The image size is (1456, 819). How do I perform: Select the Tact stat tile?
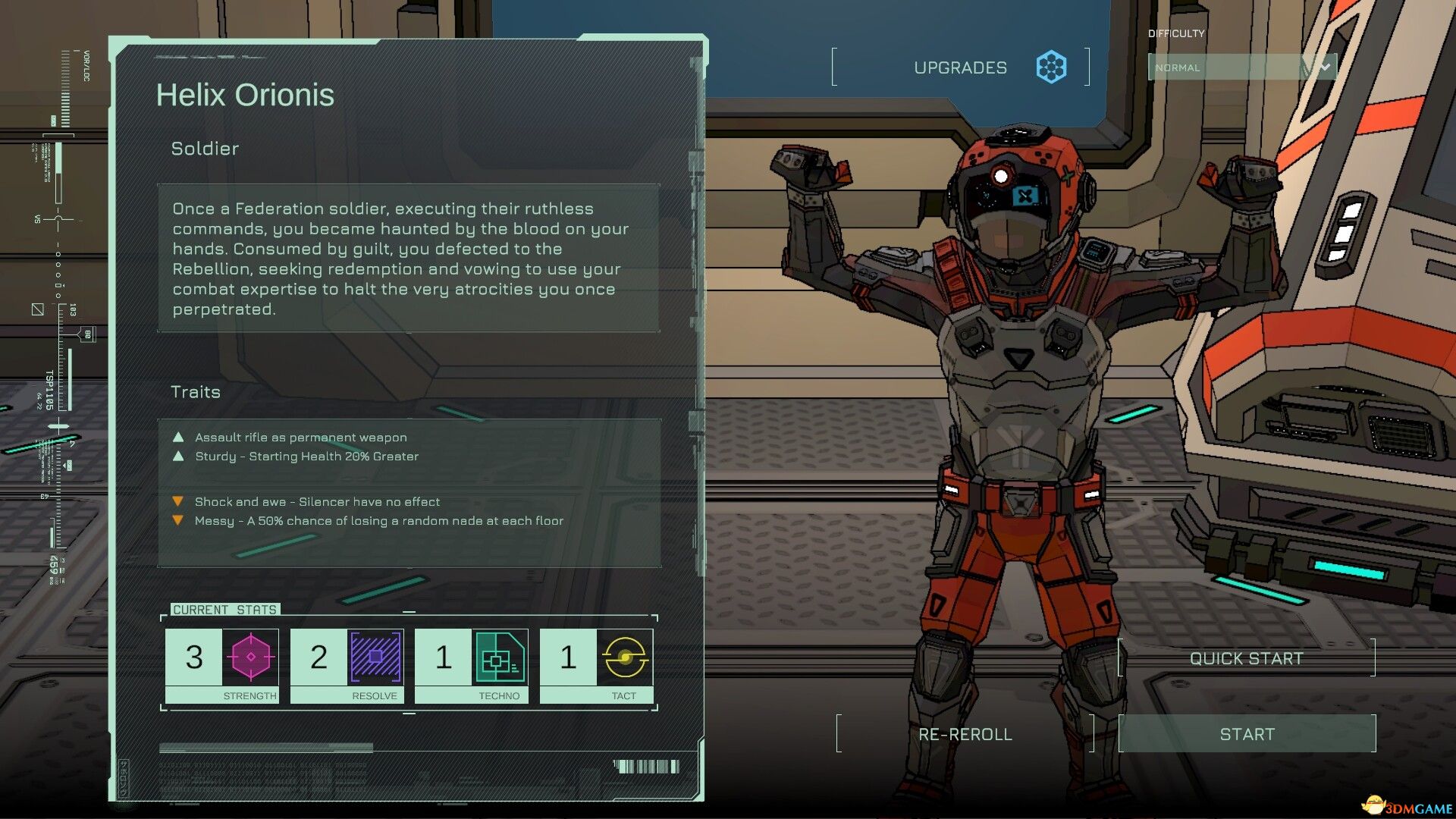pos(596,666)
